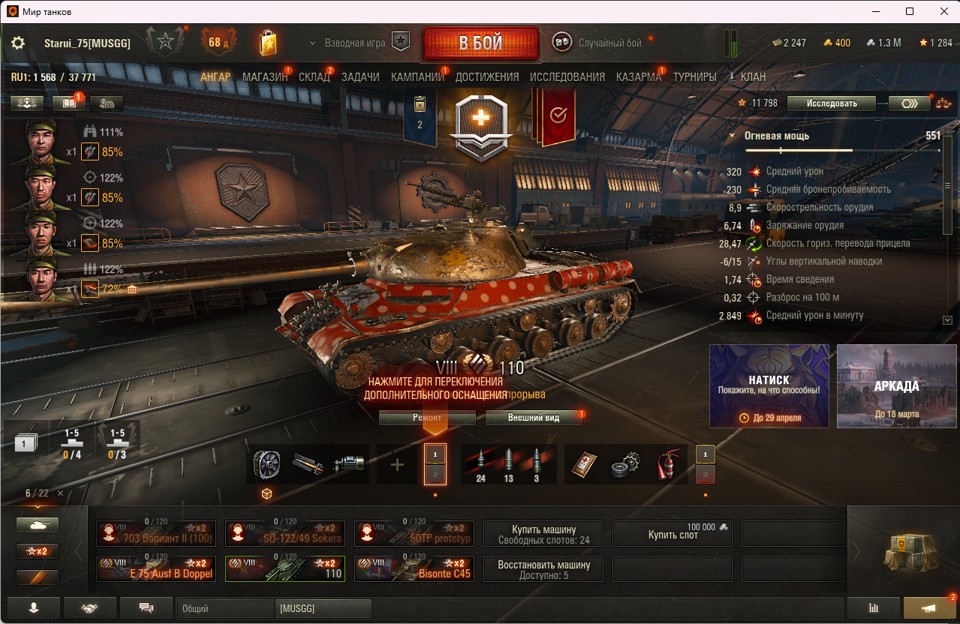Screen dimensions: 960x624
Task: Open the settings gear menu
Action: pos(18,43)
